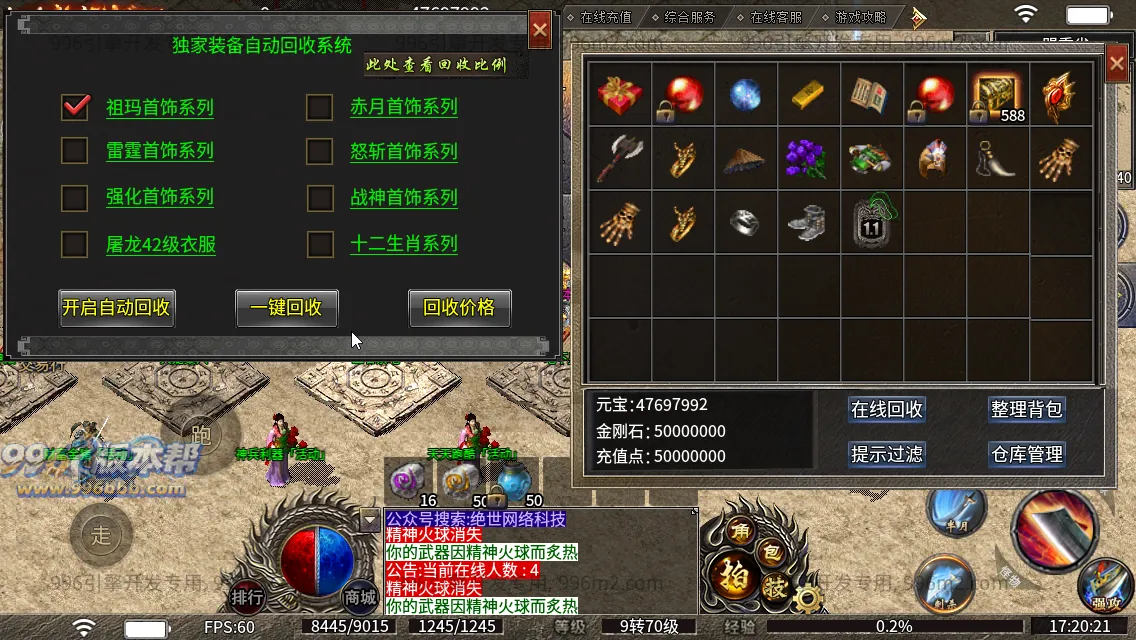
Task: Toggle the 屠龙42级衣服 checkbox
Action: click(75, 243)
